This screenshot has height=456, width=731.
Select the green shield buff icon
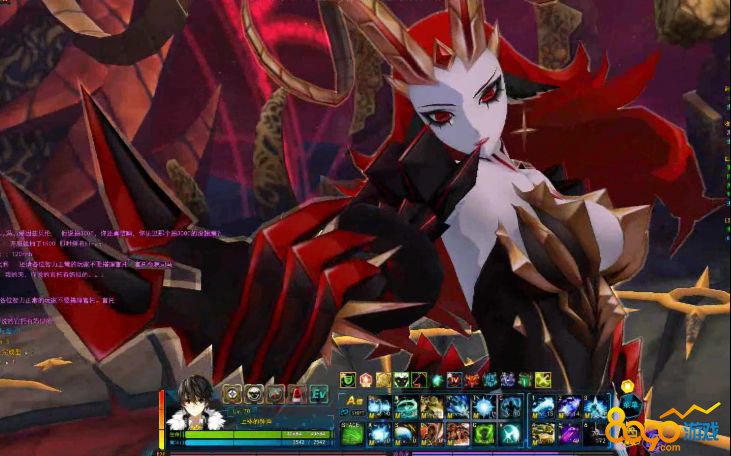pos(348,380)
